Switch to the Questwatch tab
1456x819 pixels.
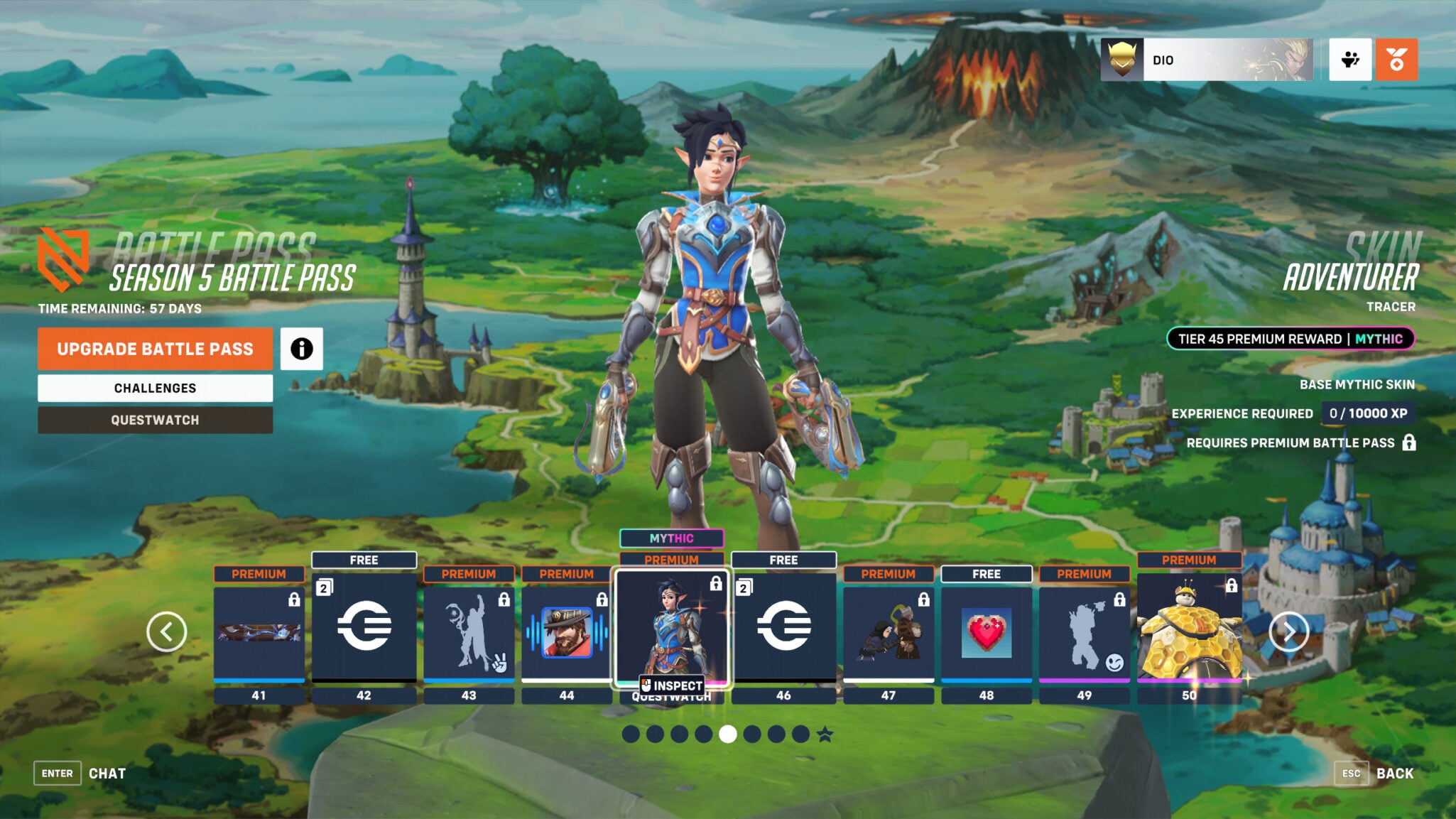click(155, 420)
